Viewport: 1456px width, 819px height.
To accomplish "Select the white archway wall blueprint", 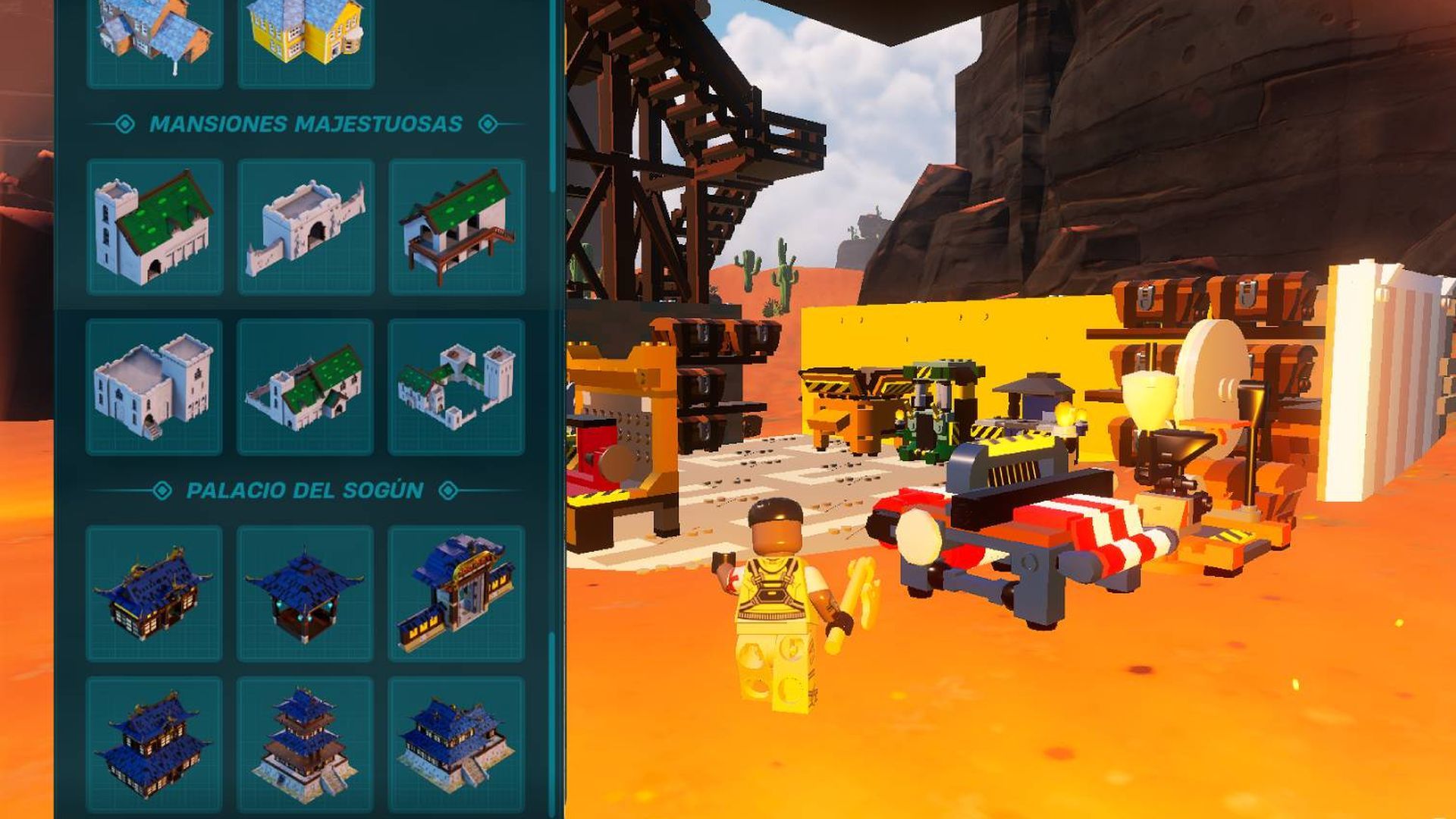I will tap(305, 227).
